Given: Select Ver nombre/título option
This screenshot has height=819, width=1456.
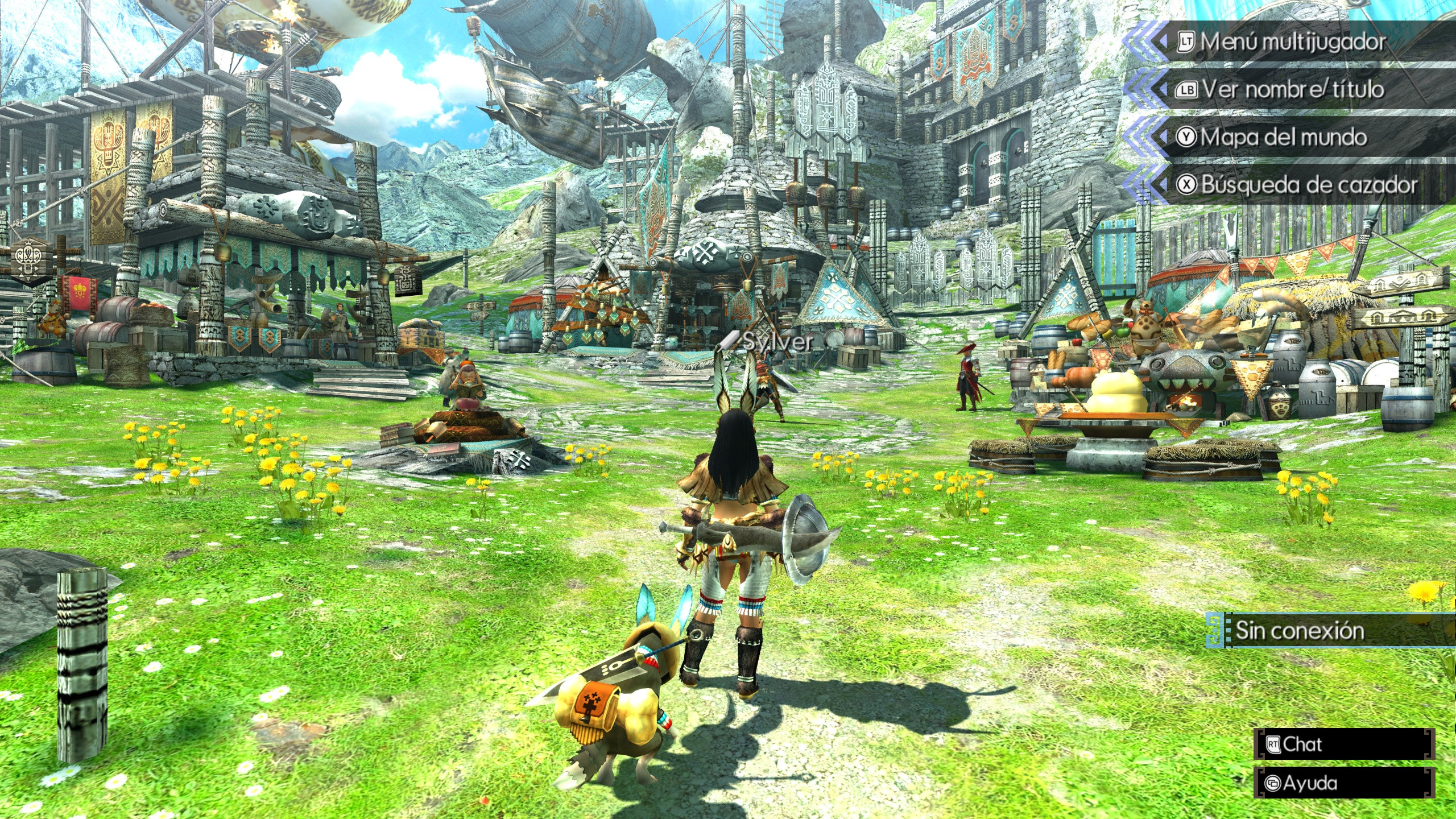Looking at the screenshot, I should coord(1291,90).
